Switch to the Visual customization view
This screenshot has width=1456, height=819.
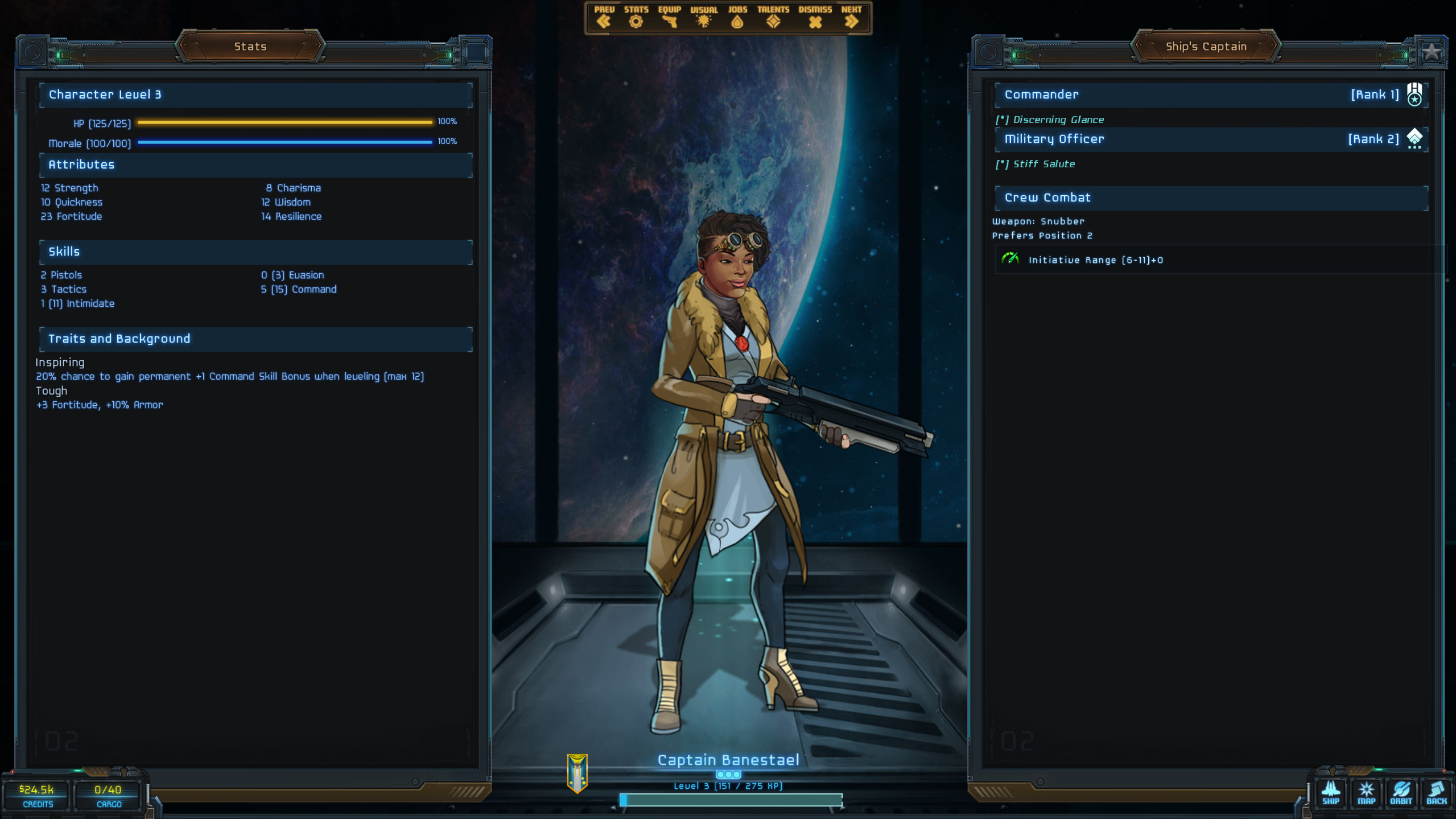click(x=704, y=18)
